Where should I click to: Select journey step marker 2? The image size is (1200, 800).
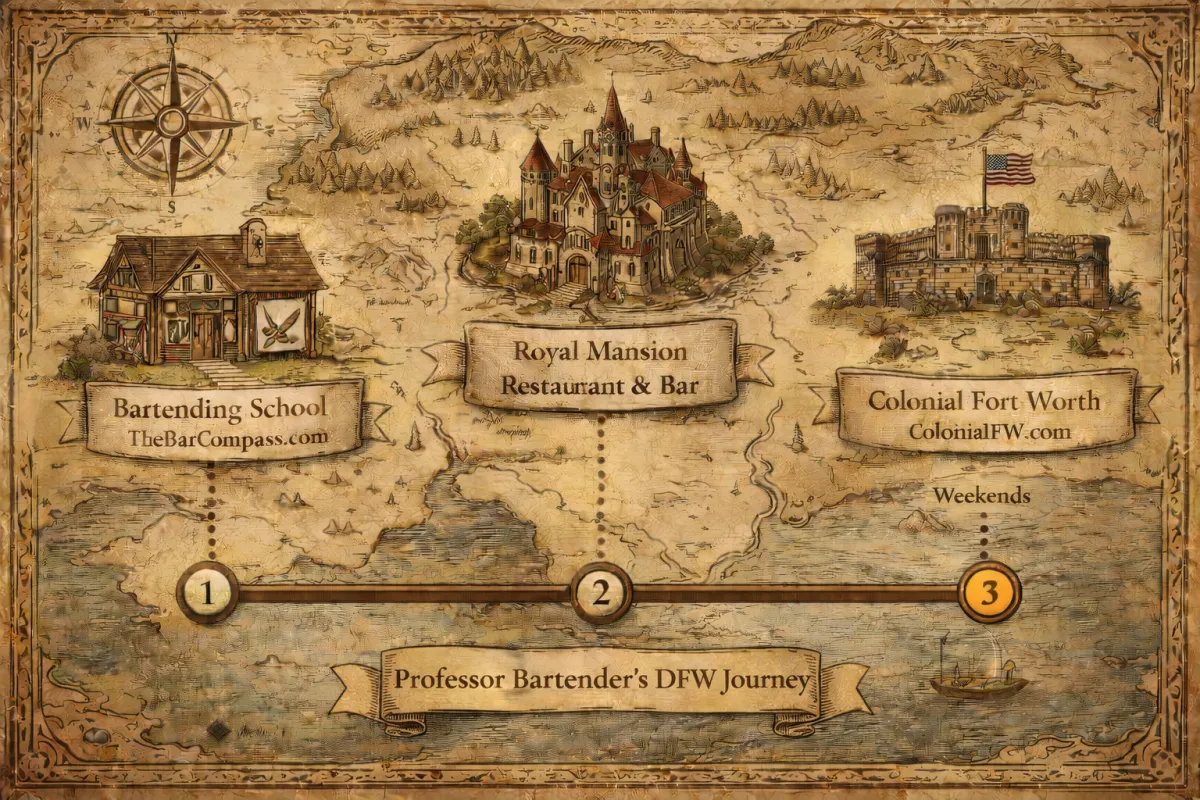tap(601, 593)
